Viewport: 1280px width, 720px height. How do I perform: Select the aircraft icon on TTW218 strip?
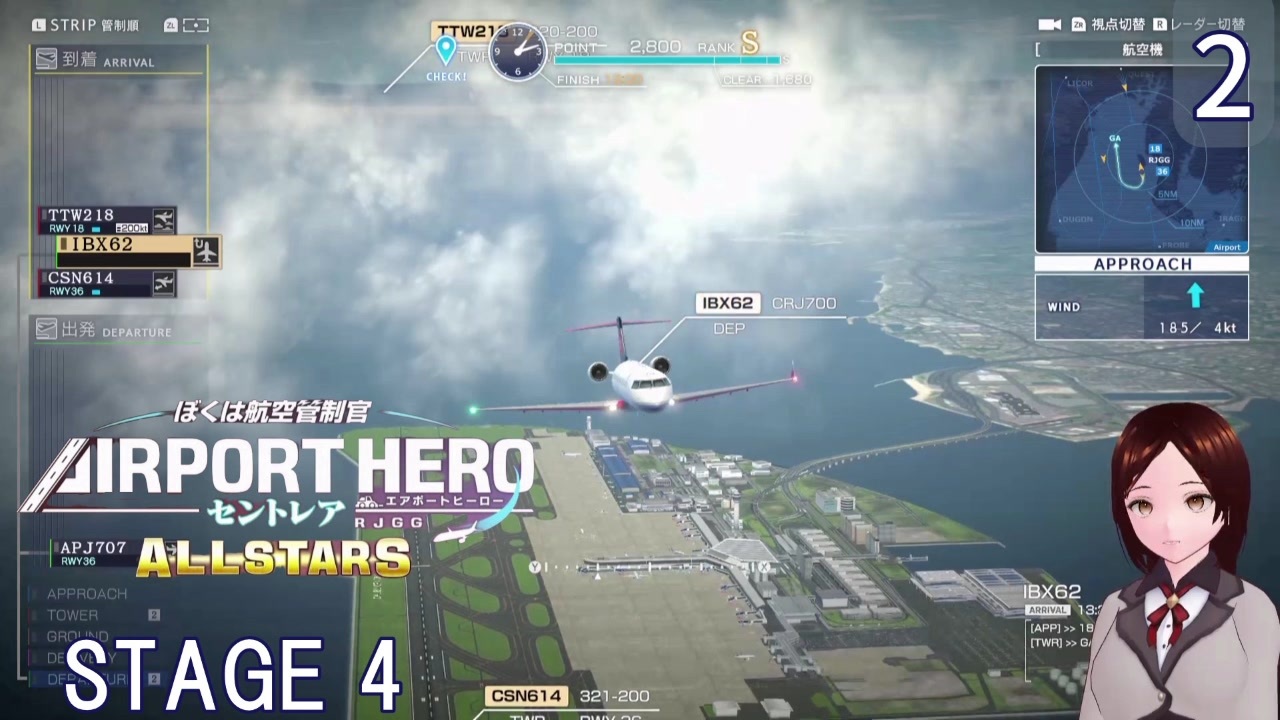coord(164,218)
